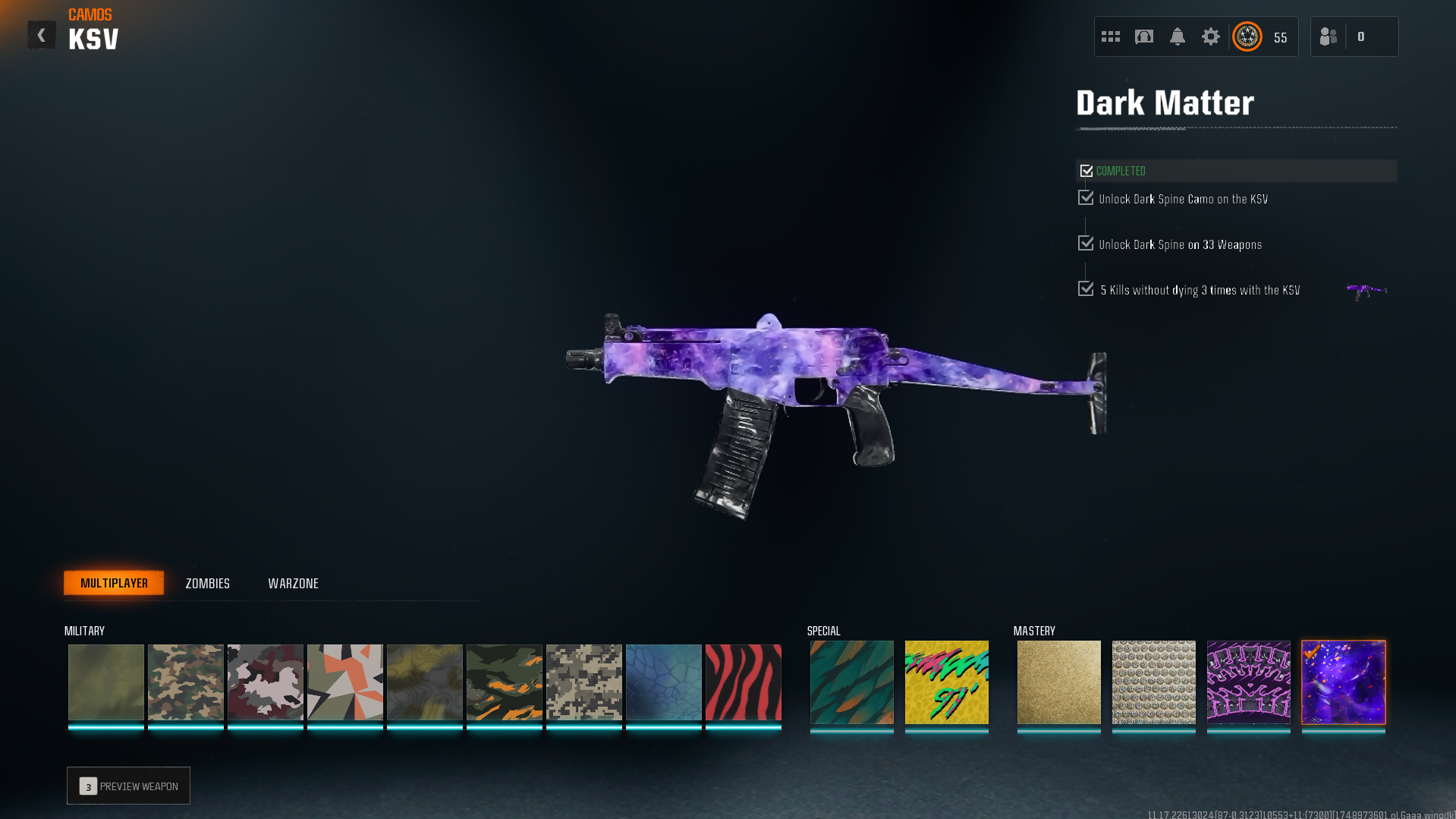
Task: Select the diamond mastery camo
Action: pos(1153,682)
